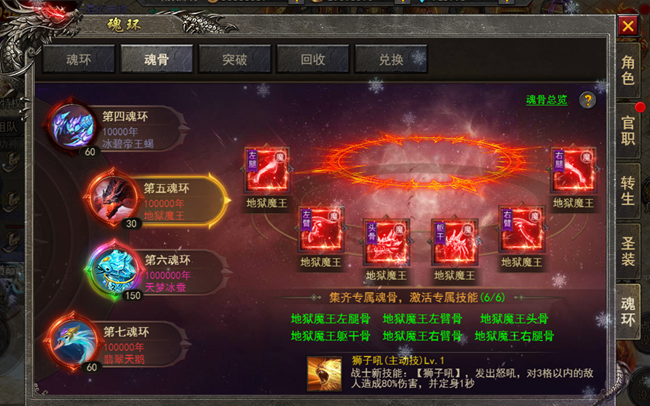This screenshot has width=650, height=406.
Task: Click the 狮子吼 skill icon
Action: (x=323, y=372)
